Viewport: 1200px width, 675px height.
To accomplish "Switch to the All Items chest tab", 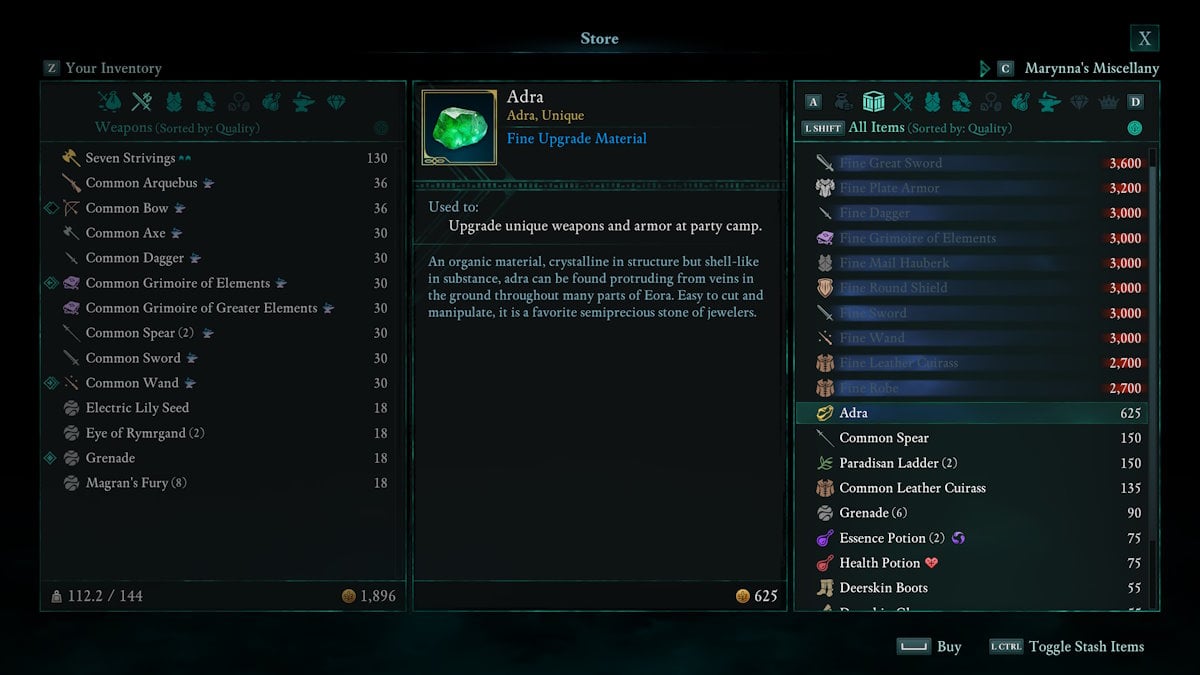I will 873,102.
